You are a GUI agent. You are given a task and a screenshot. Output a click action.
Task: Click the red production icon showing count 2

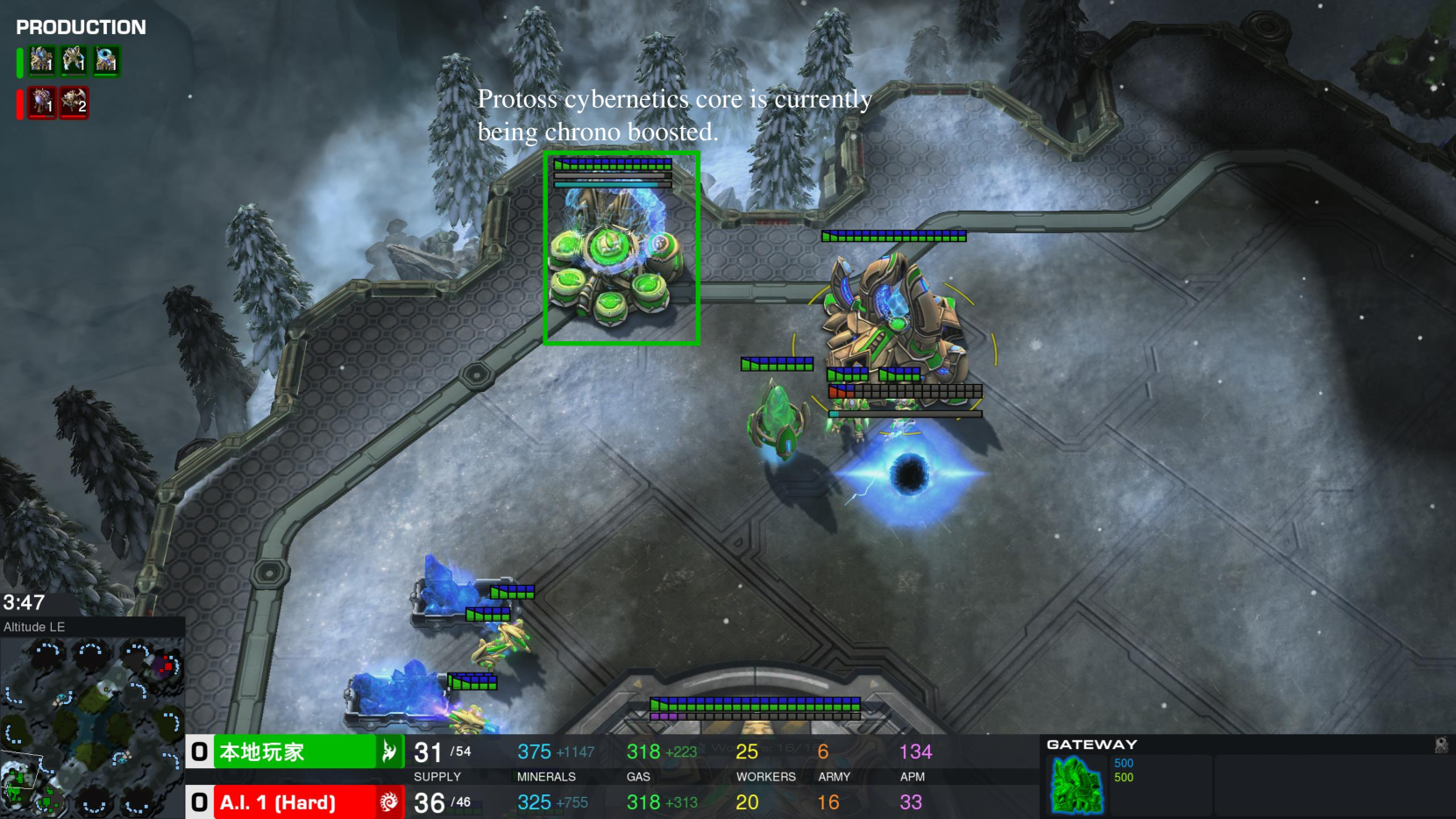coord(75,103)
